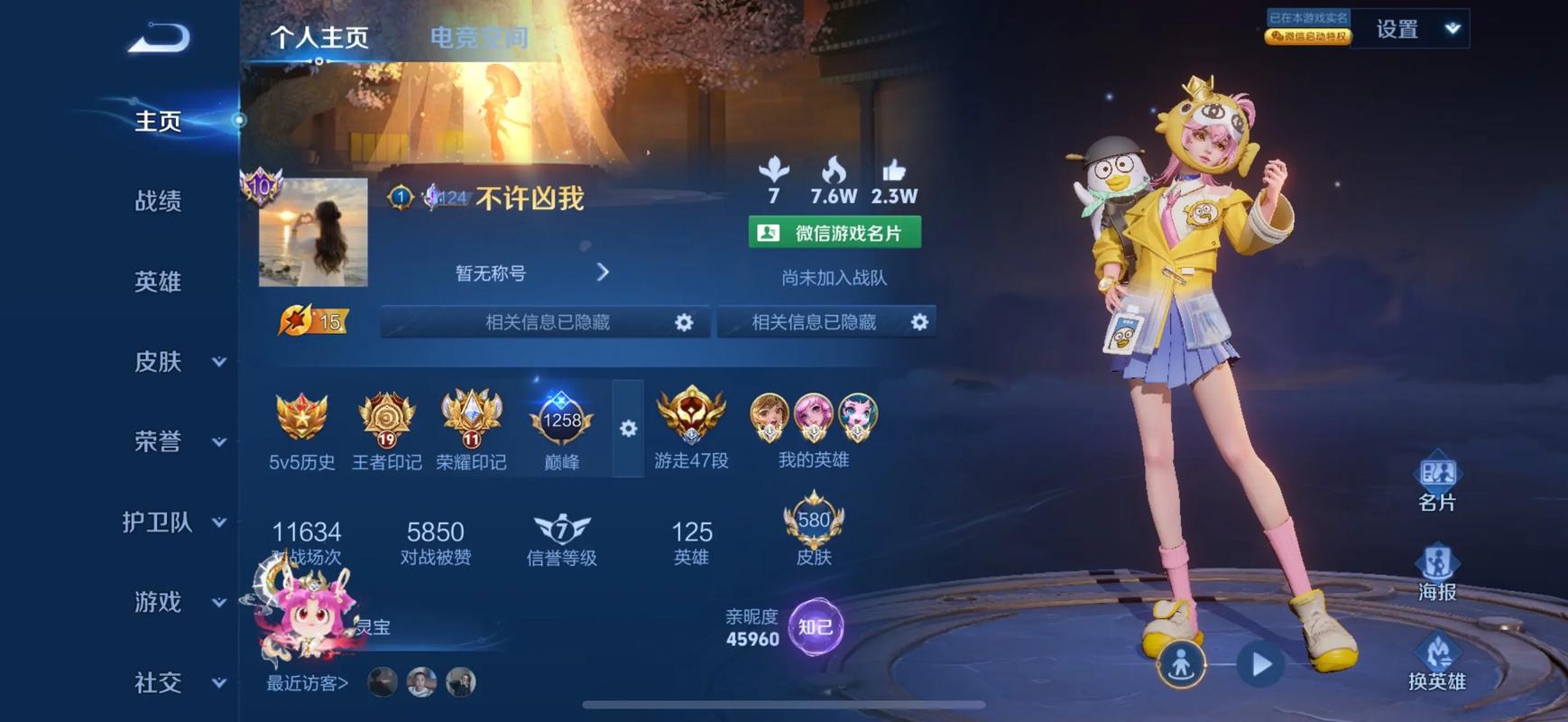Viewport: 1568px width, 722px height.
Task: Open the 暂无称号 title selector
Action: tap(530, 273)
